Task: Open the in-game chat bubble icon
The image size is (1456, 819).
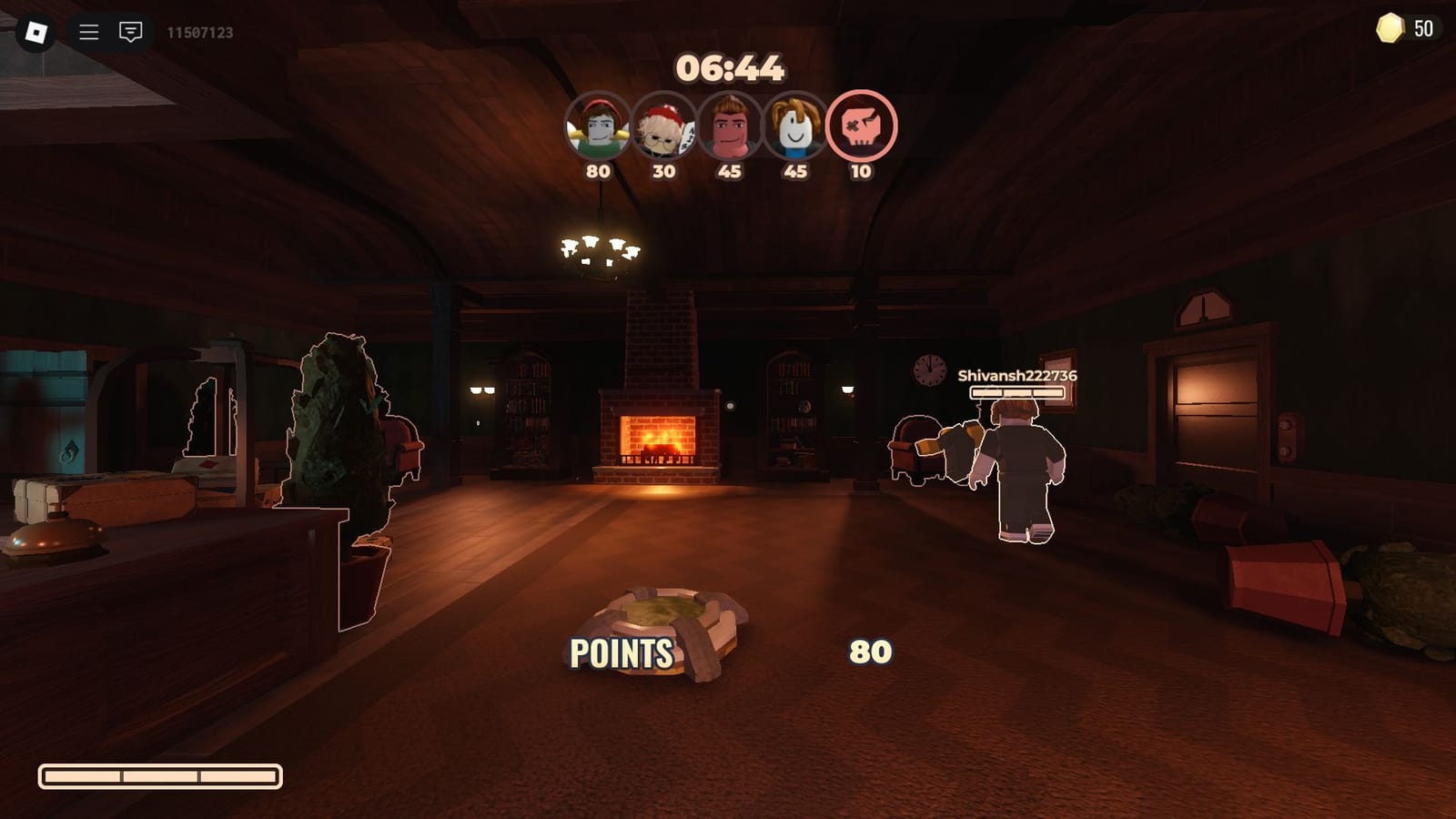Action: [129, 30]
